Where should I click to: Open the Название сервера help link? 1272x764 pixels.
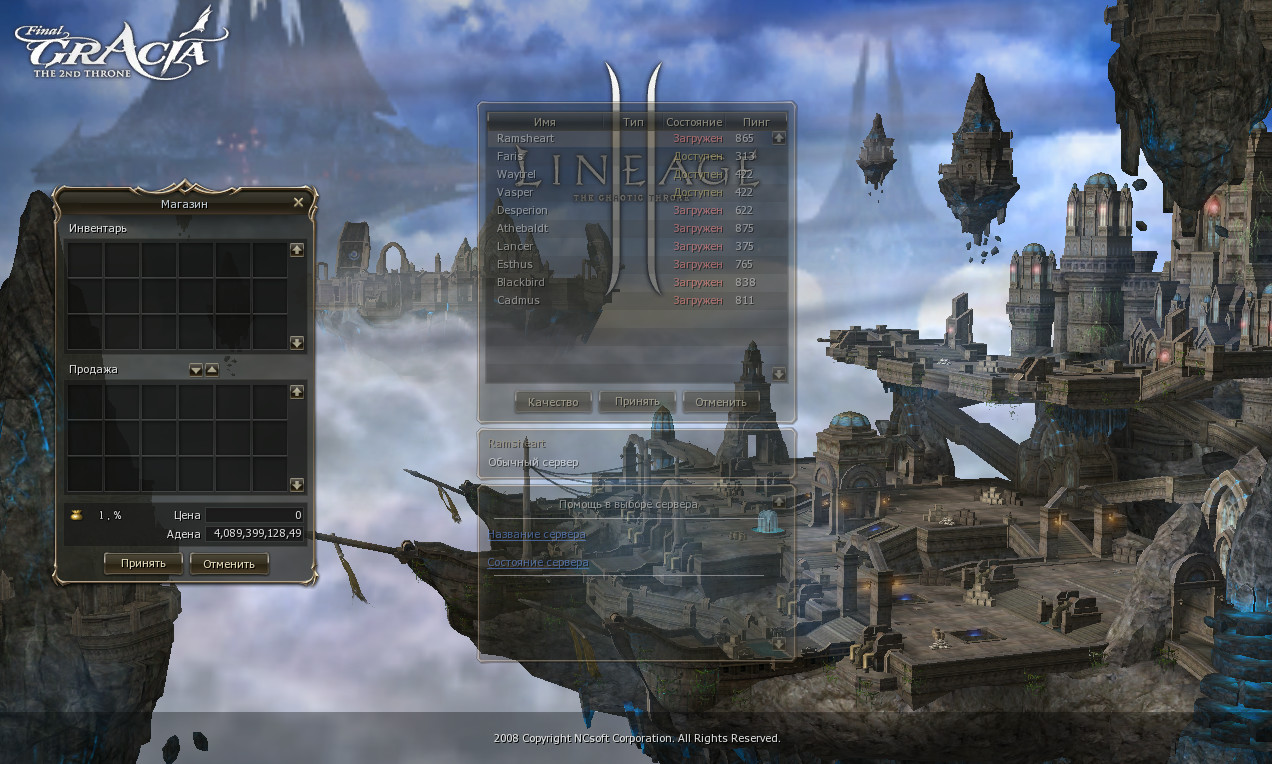pyautogui.click(x=537, y=534)
